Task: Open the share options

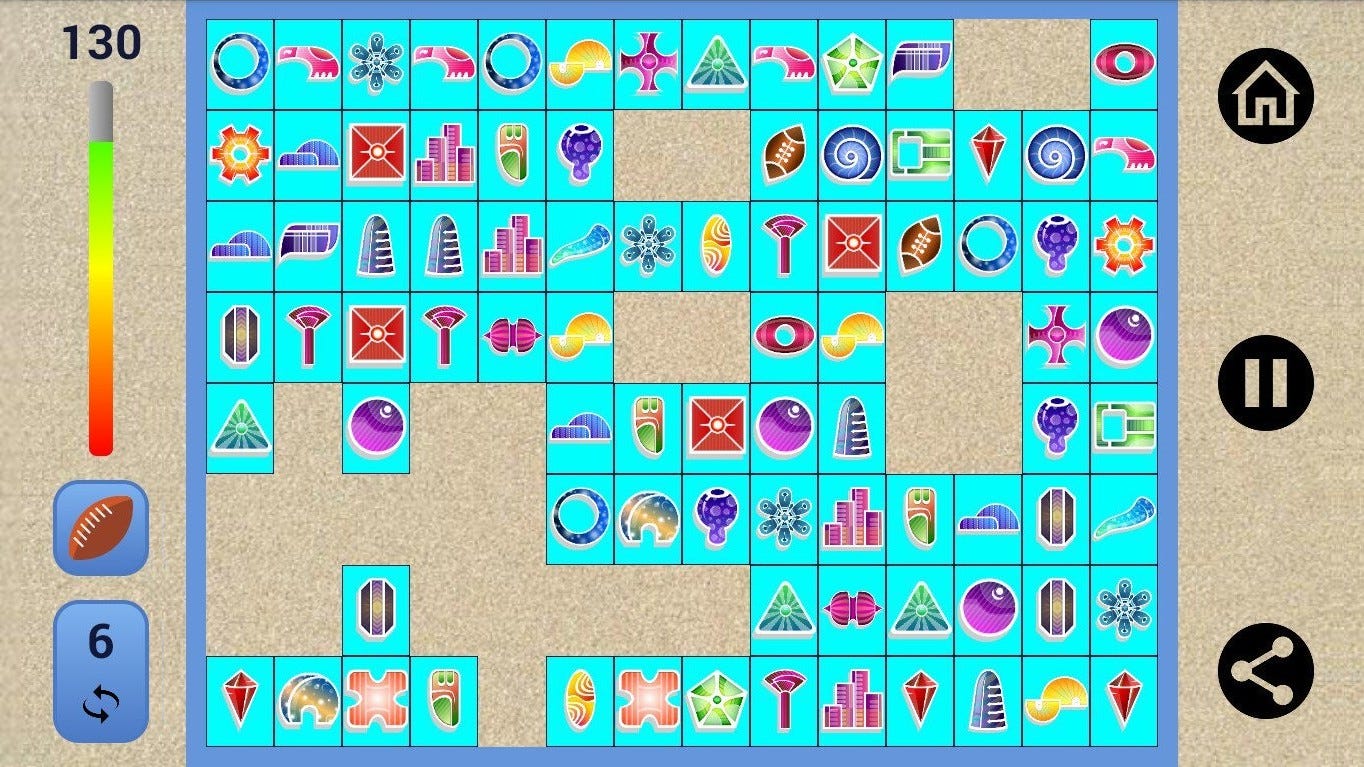Action: pos(1265,670)
